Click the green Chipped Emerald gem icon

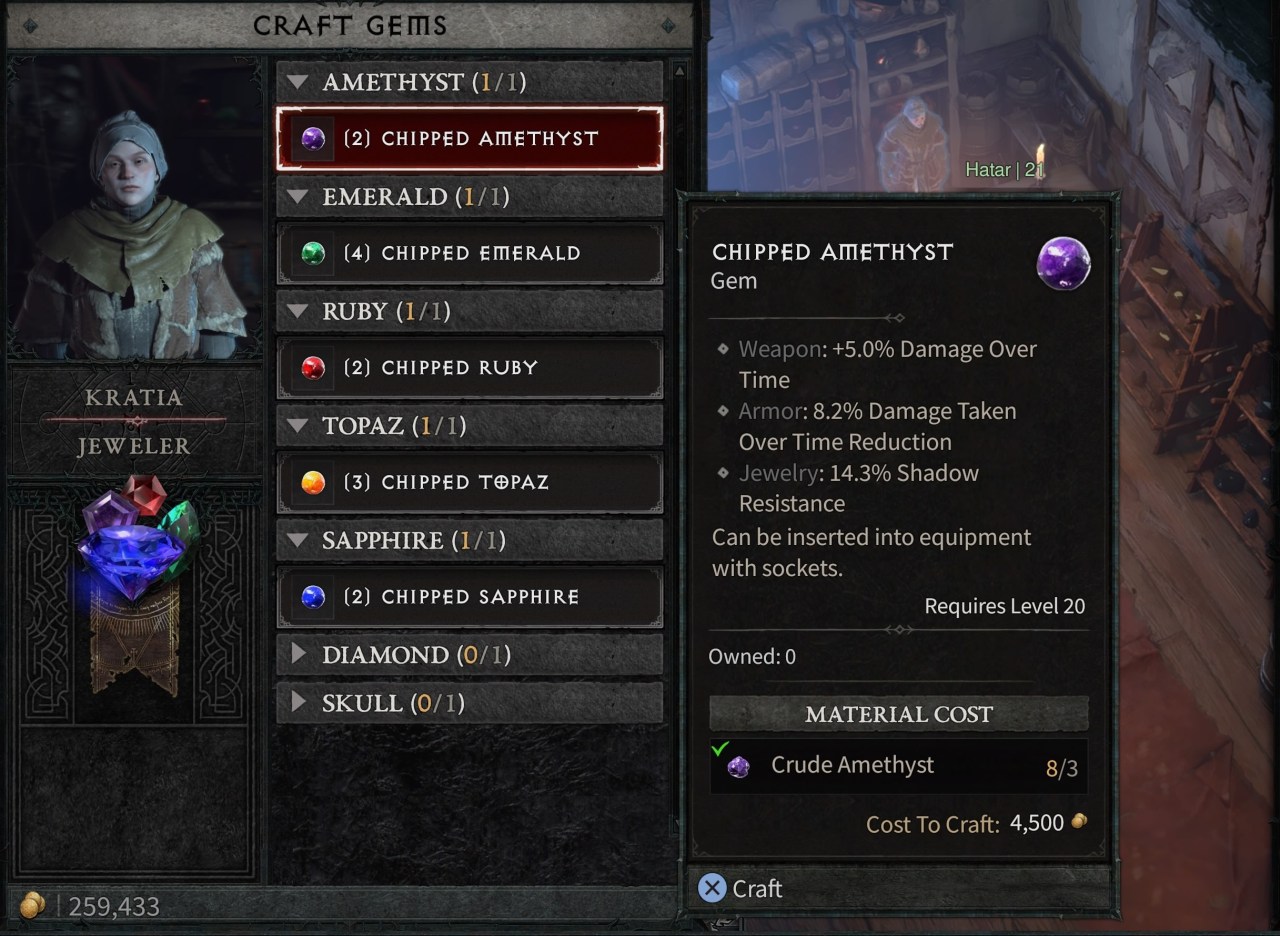pos(312,254)
